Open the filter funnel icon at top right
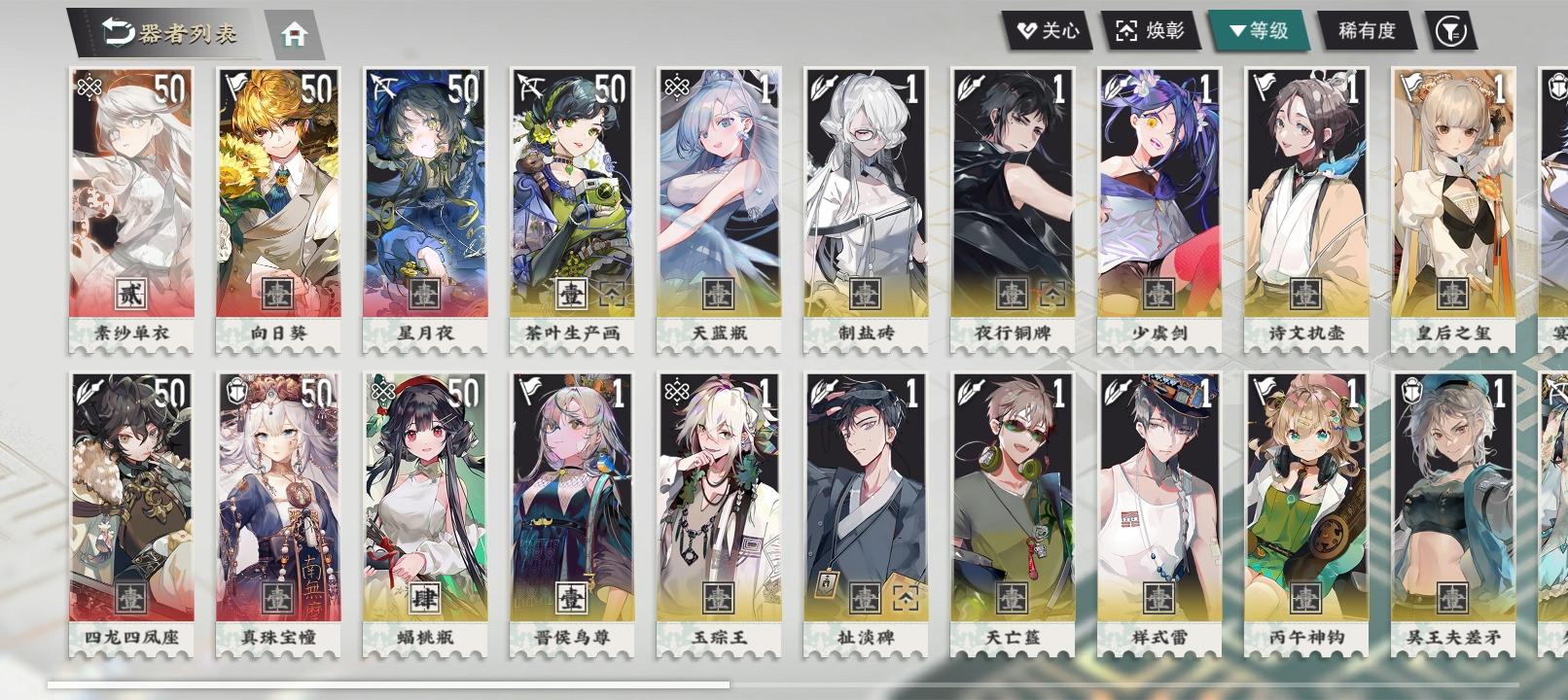 [1450, 29]
